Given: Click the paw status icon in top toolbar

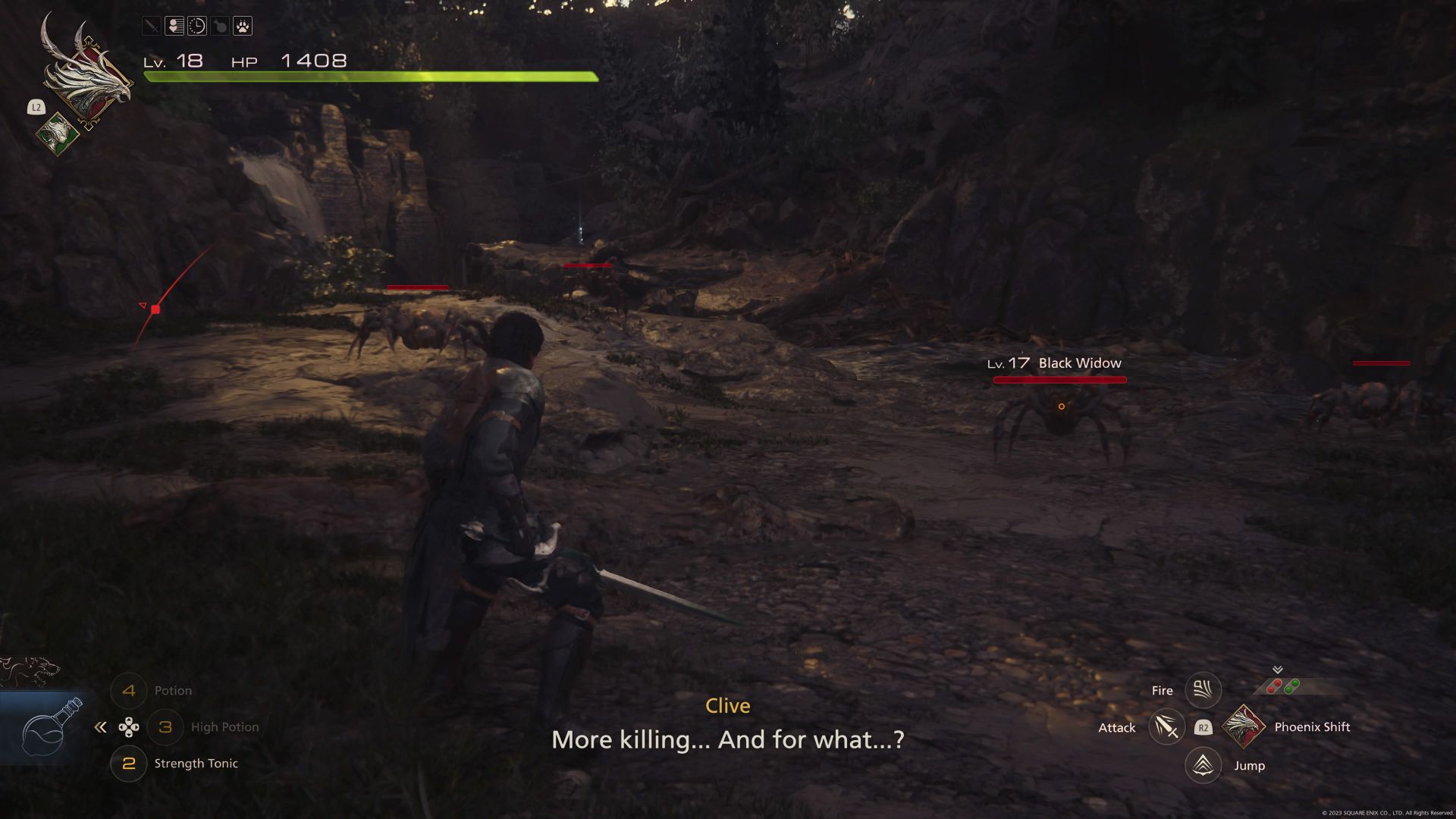Looking at the screenshot, I should click(241, 27).
